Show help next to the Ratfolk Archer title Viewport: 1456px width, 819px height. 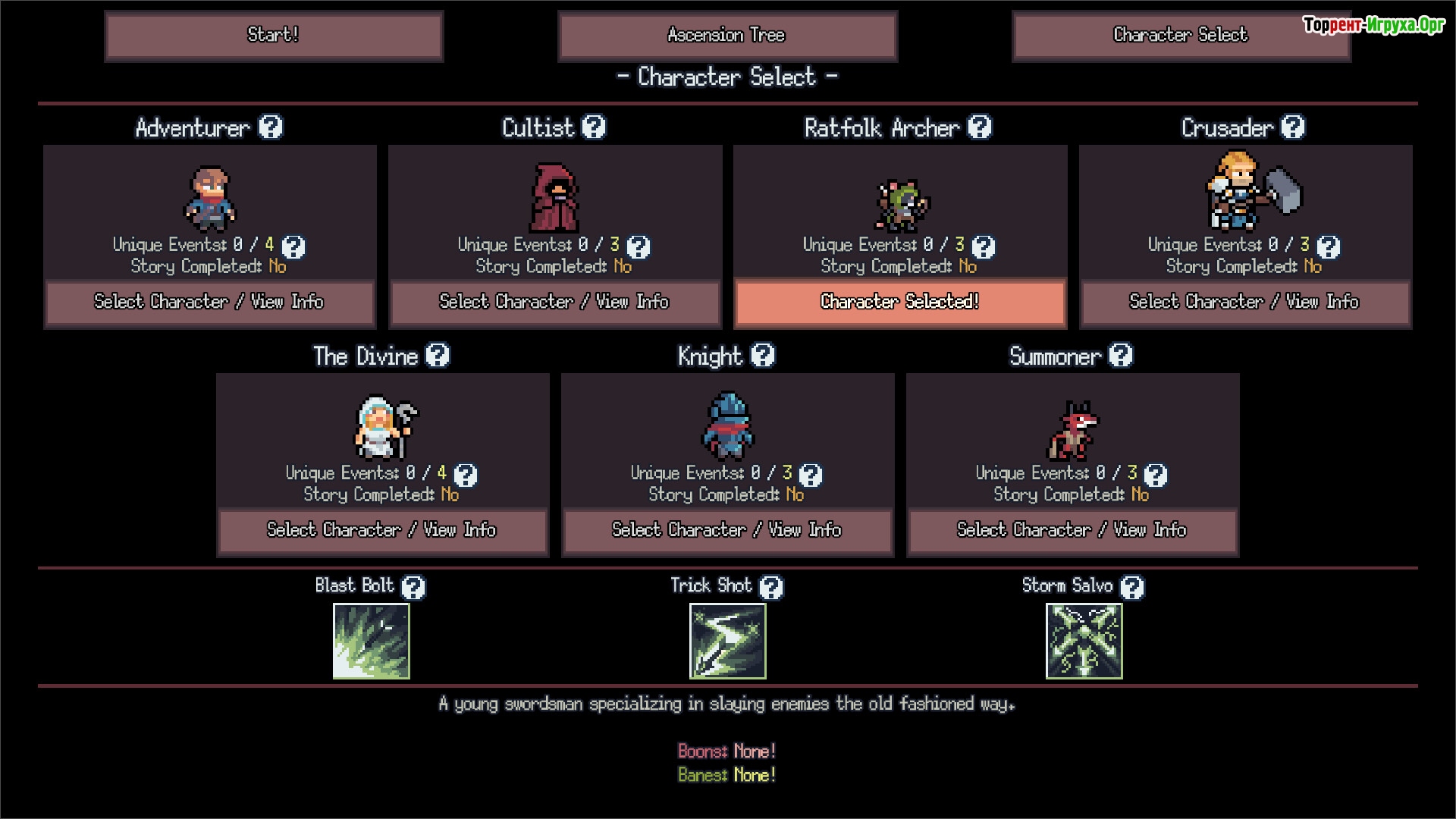[980, 127]
